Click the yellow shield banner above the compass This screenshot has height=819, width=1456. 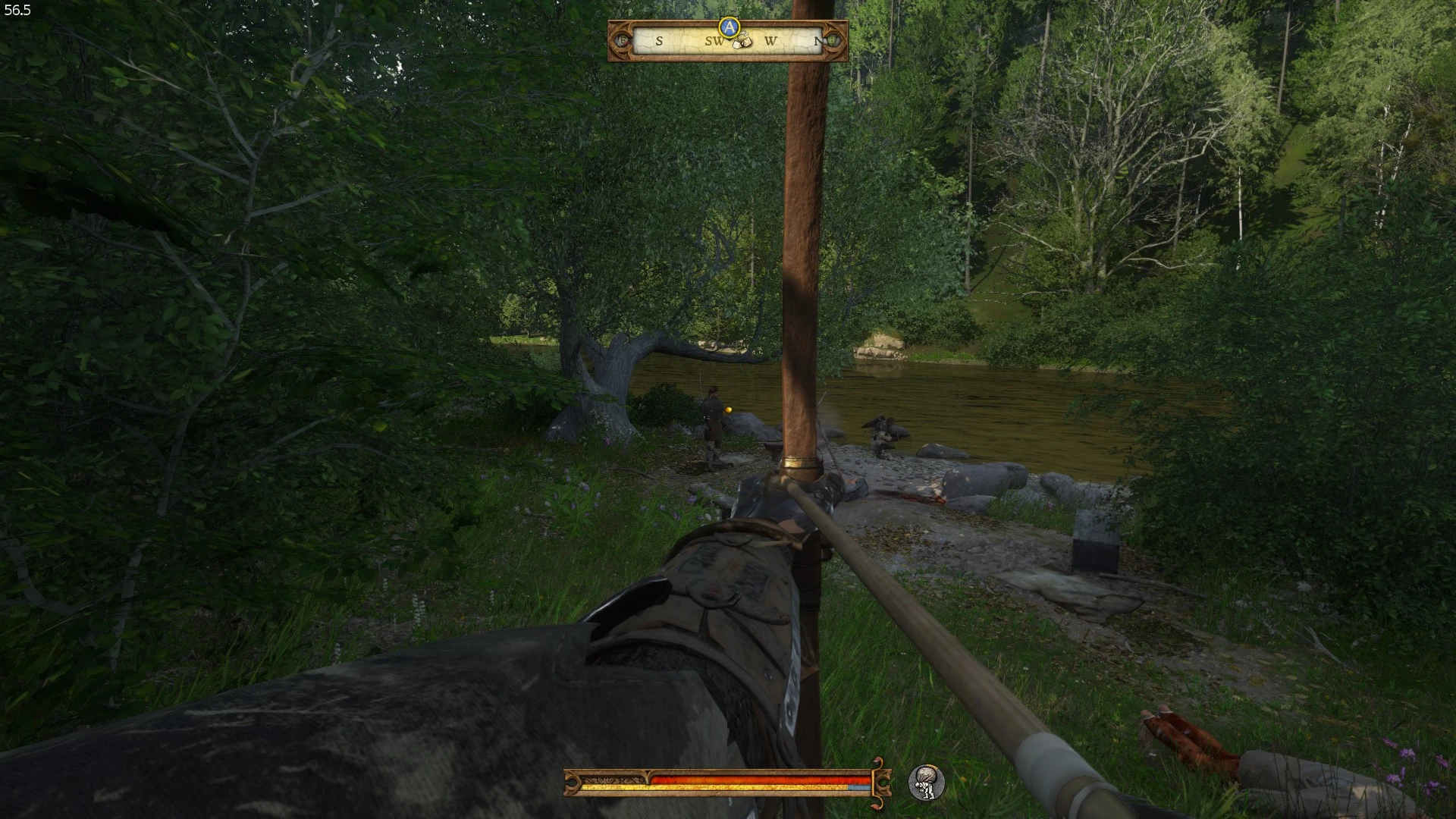(728, 17)
